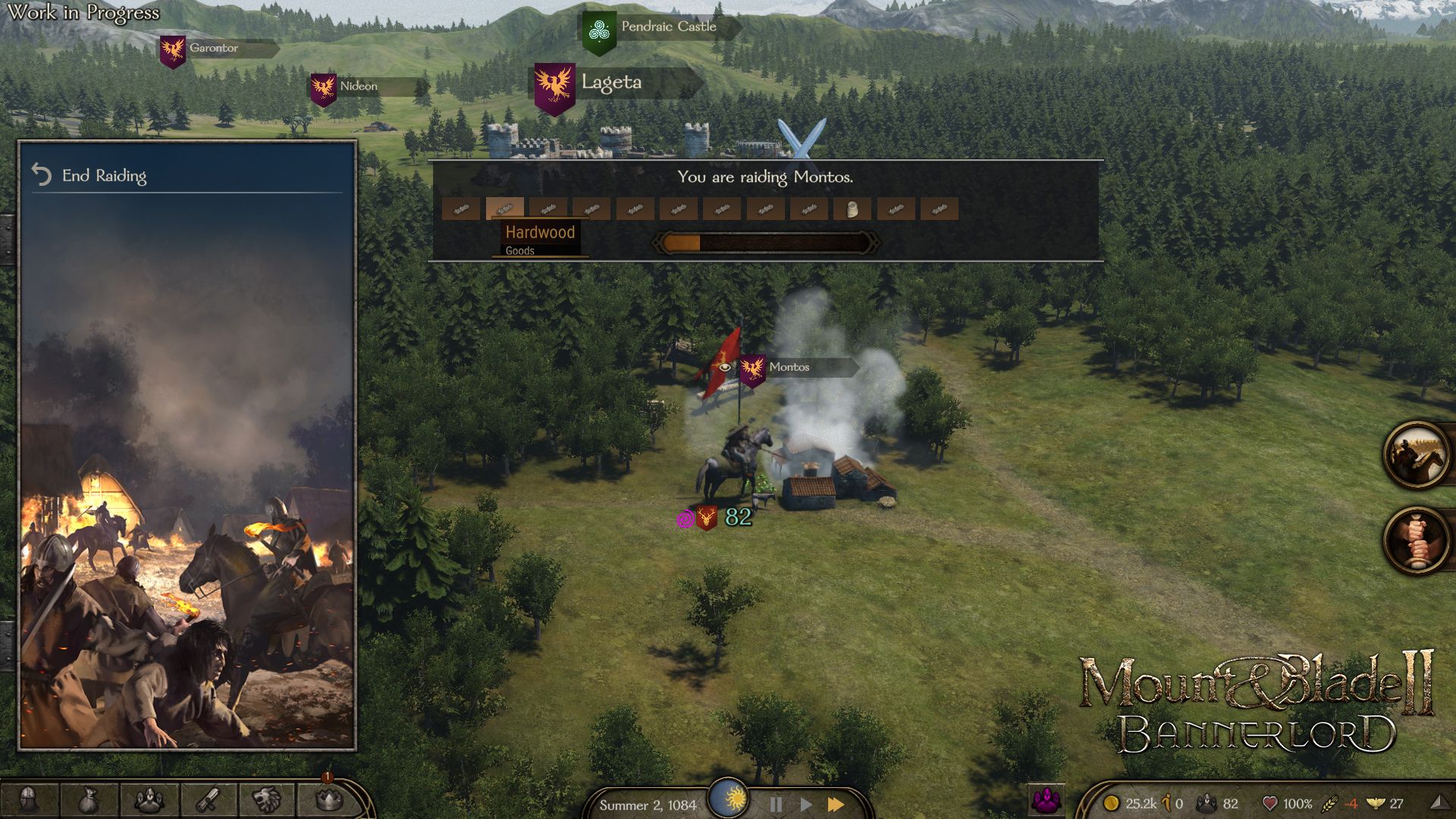Select the Hardwood loot slot
Viewport: 1456px width, 819px height.
(504, 209)
